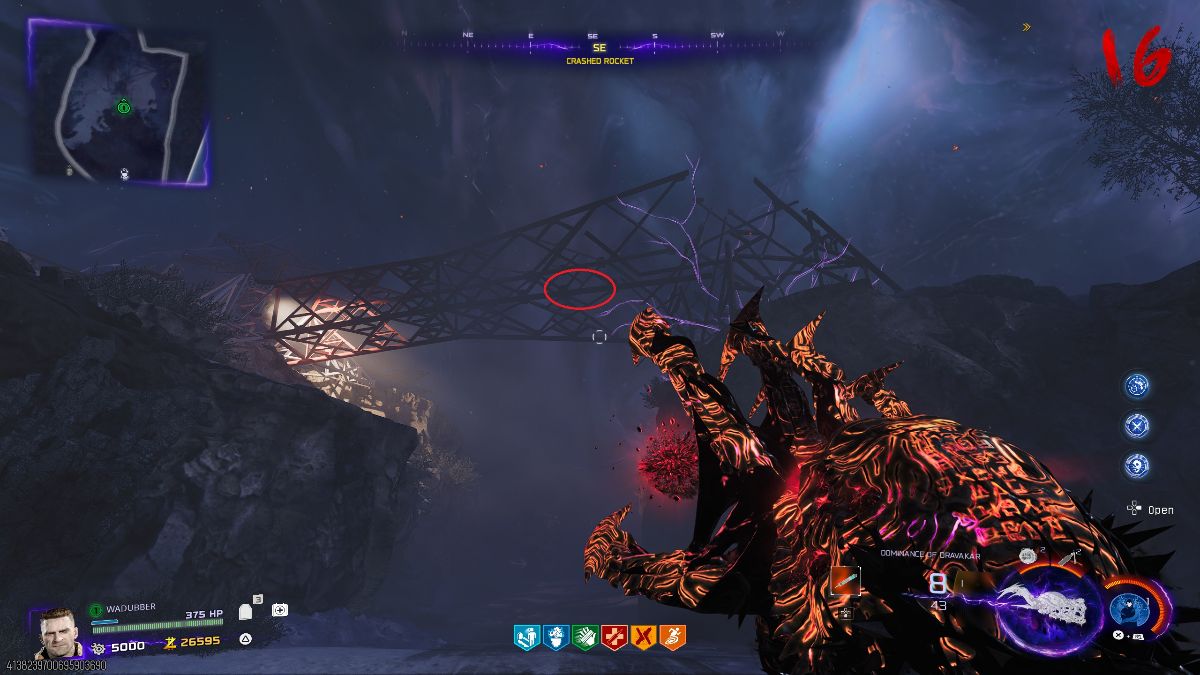Image resolution: width=1200 pixels, height=675 pixels.
Task: Select the armor plate icon with count 3
Action: [248, 611]
